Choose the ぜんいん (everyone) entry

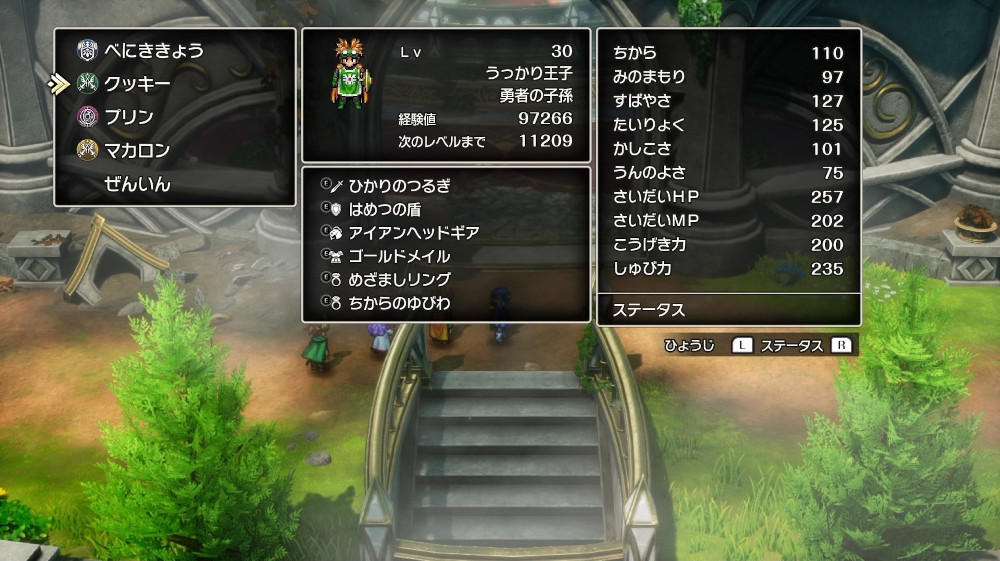[137, 185]
